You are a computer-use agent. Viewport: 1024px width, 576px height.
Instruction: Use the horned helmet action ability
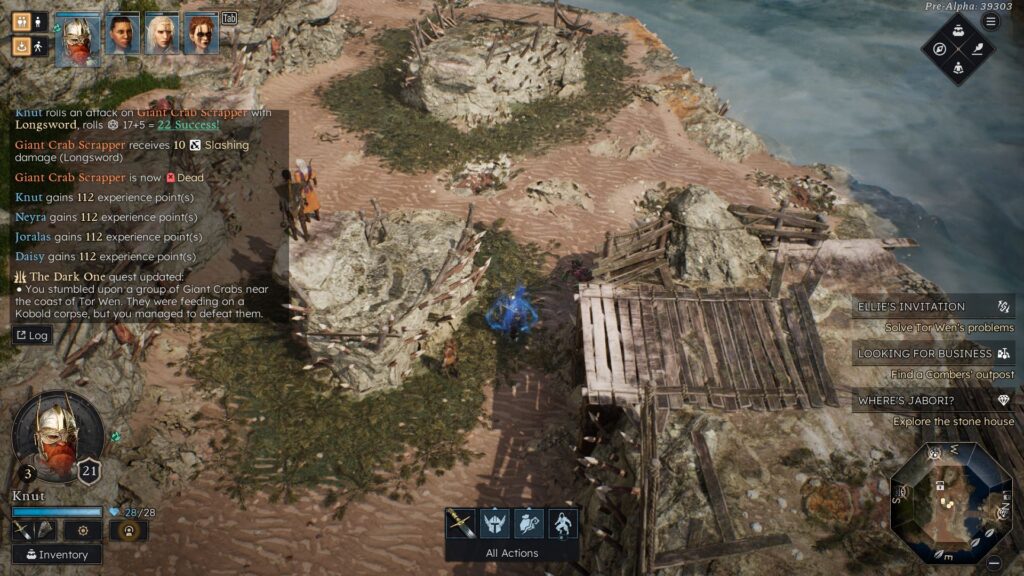pos(494,523)
